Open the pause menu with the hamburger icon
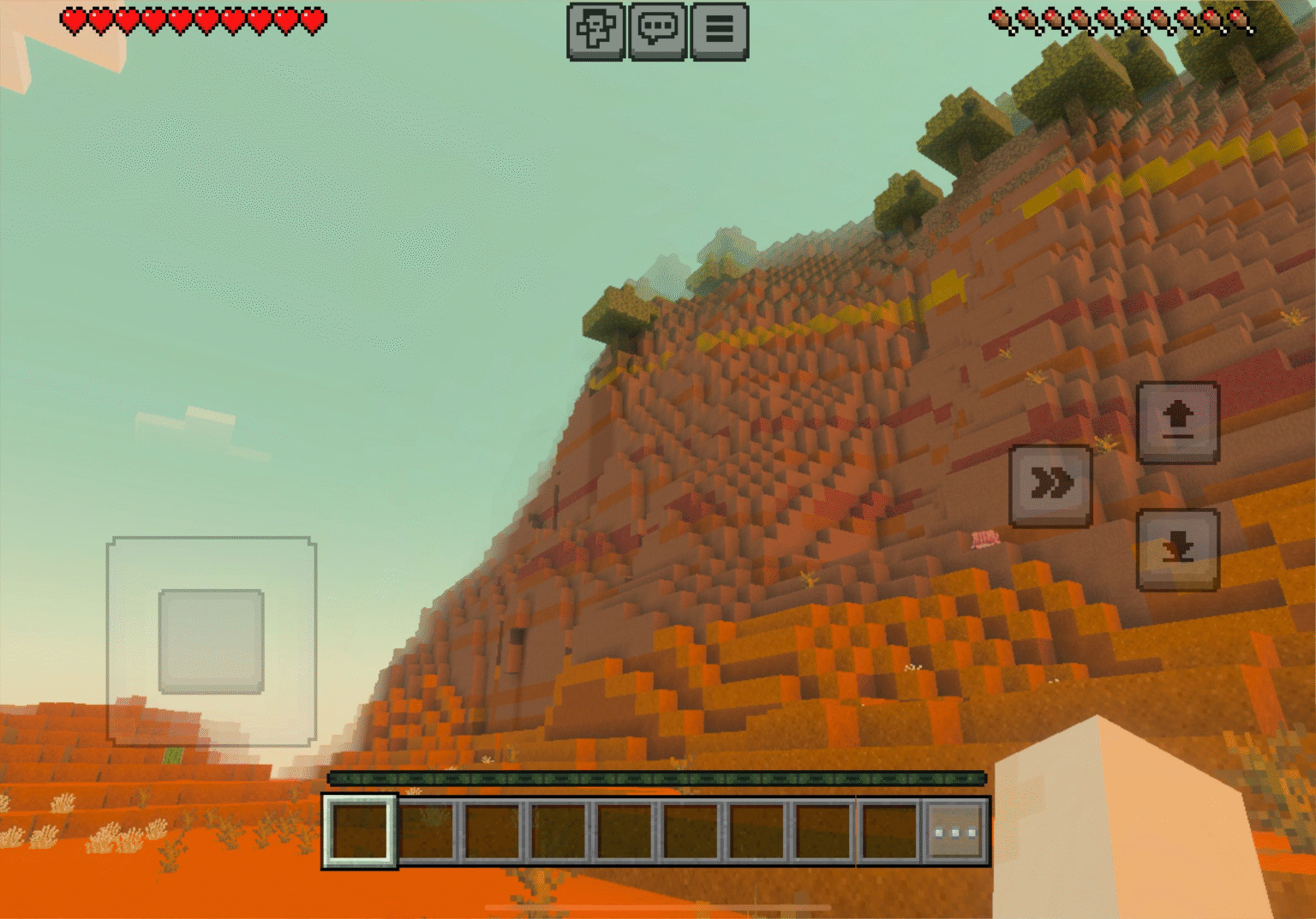This screenshot has width=1316, height=919. click(720, 33)
